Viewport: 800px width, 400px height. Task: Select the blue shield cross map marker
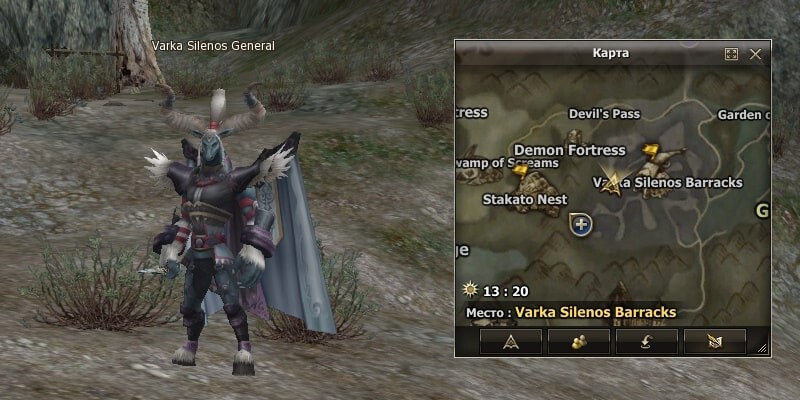click(580, 225)
